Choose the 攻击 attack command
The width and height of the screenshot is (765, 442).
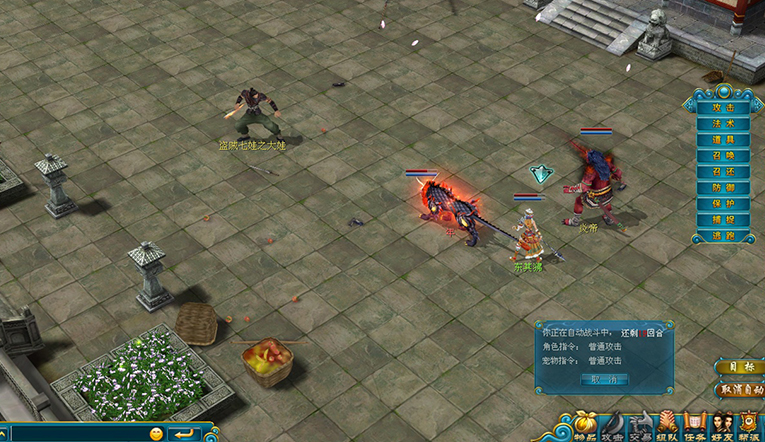pyautogui.click(x=723, y=108)
